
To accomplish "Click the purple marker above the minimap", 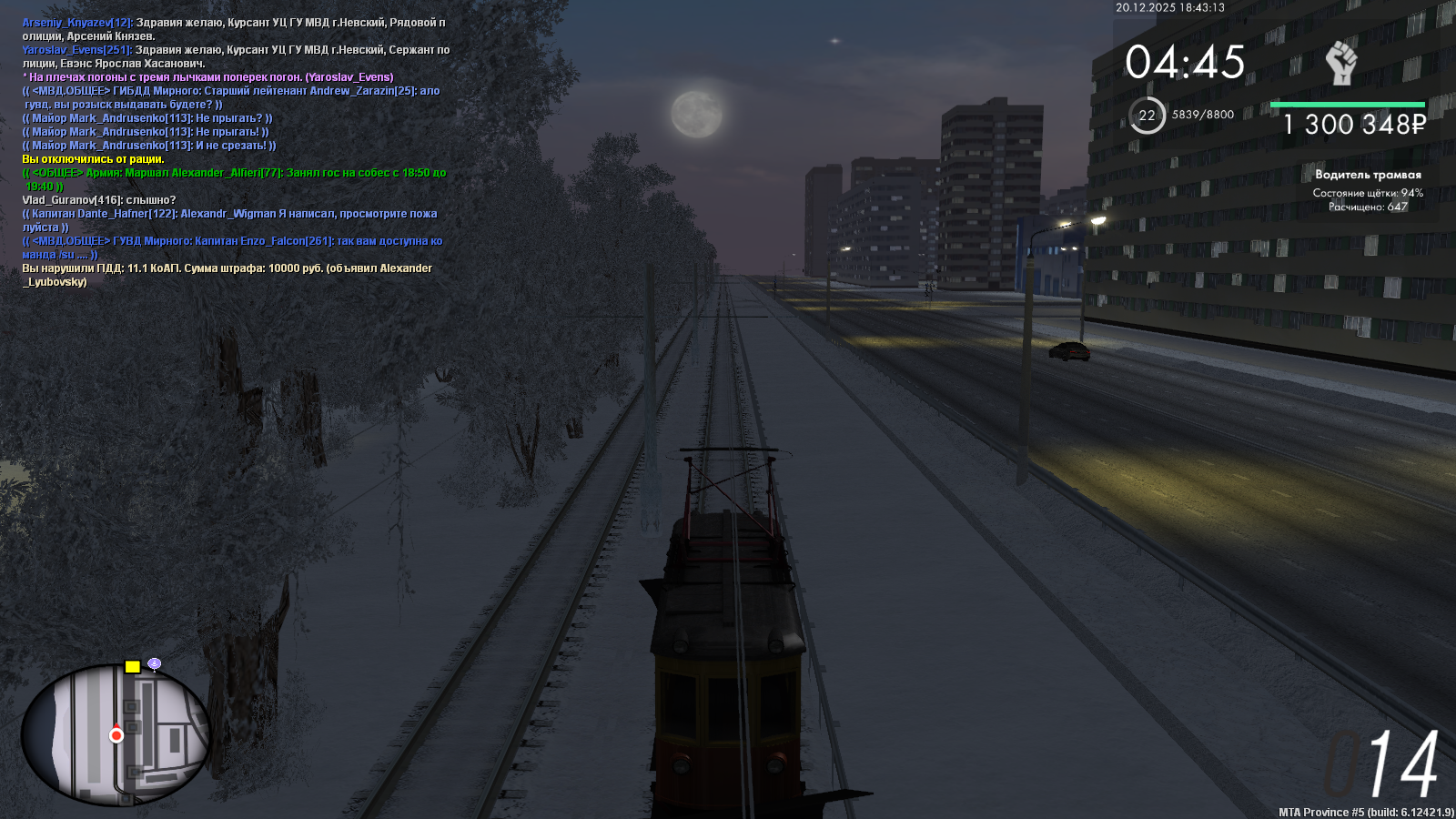I will pos(155,664).
